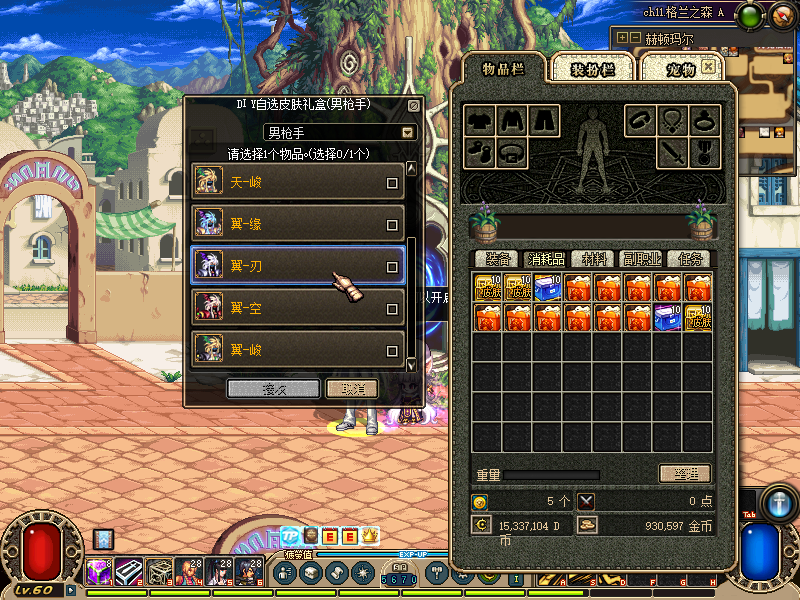This screenshot has height=600, width=800.
Task: Choose the 翼-刃 skin entry
Action: [290, 266]
